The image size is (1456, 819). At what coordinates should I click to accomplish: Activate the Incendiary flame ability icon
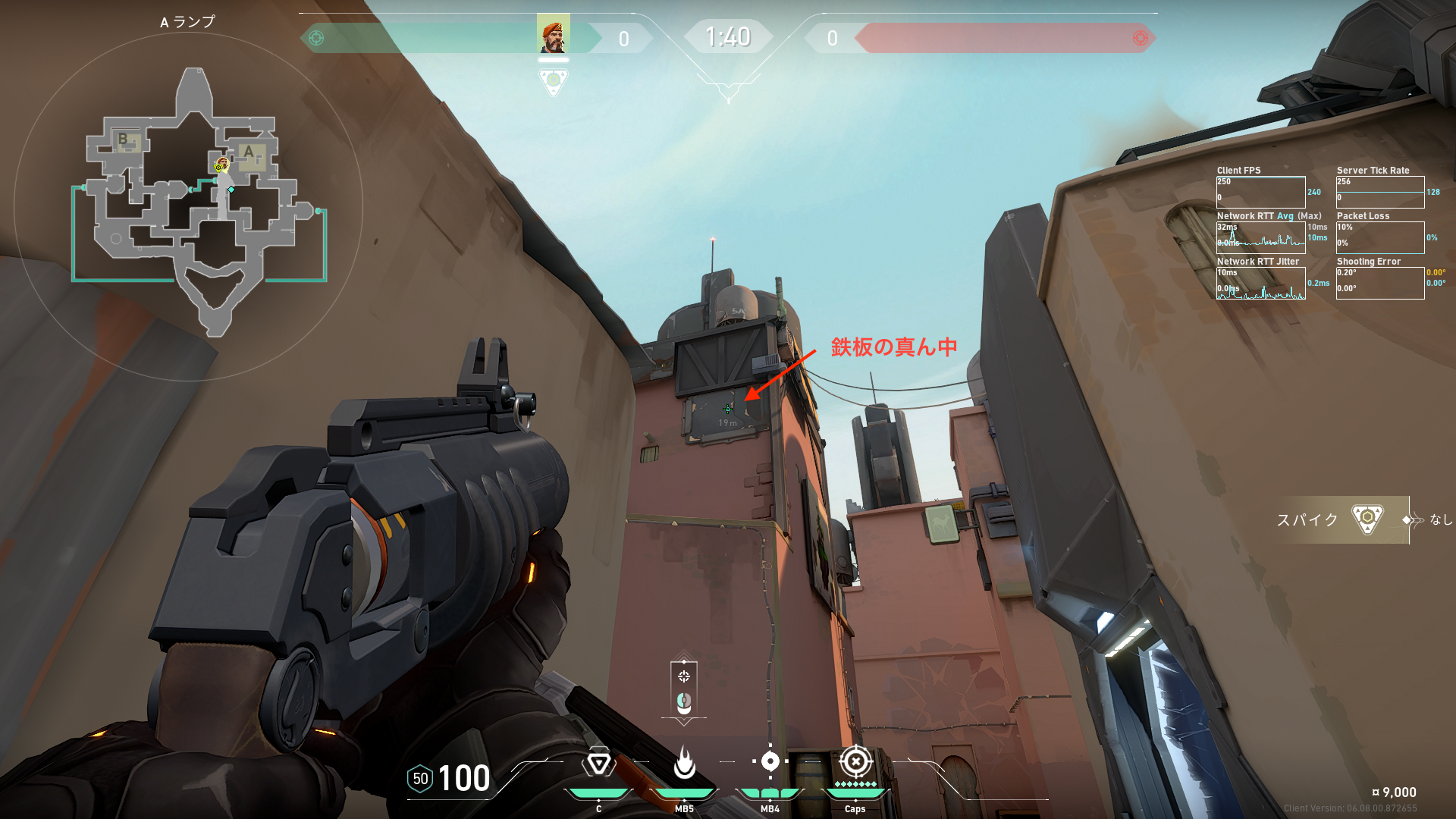pos(684,763)
